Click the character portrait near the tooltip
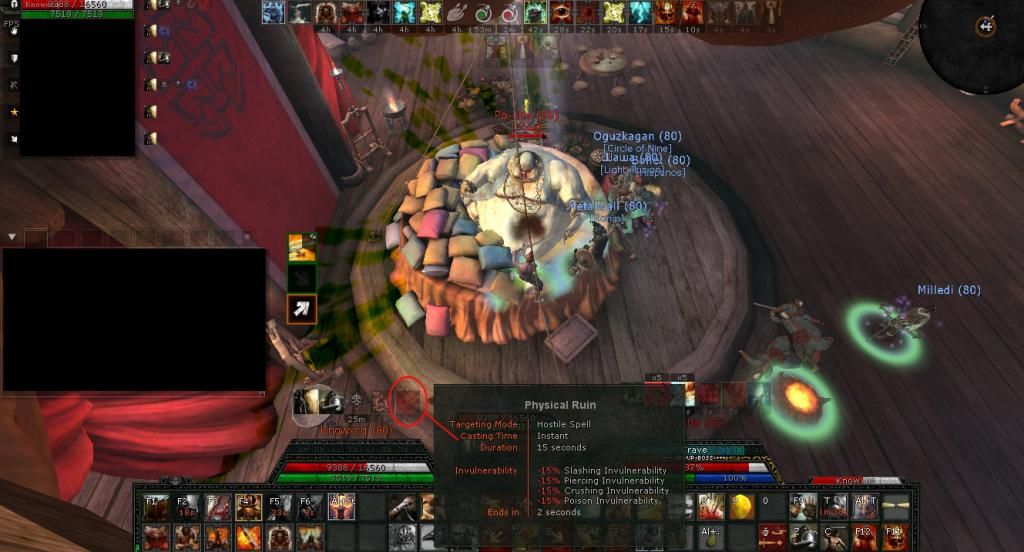The width and height of the screenshot is (1024, 552). (x=308, y=401)
